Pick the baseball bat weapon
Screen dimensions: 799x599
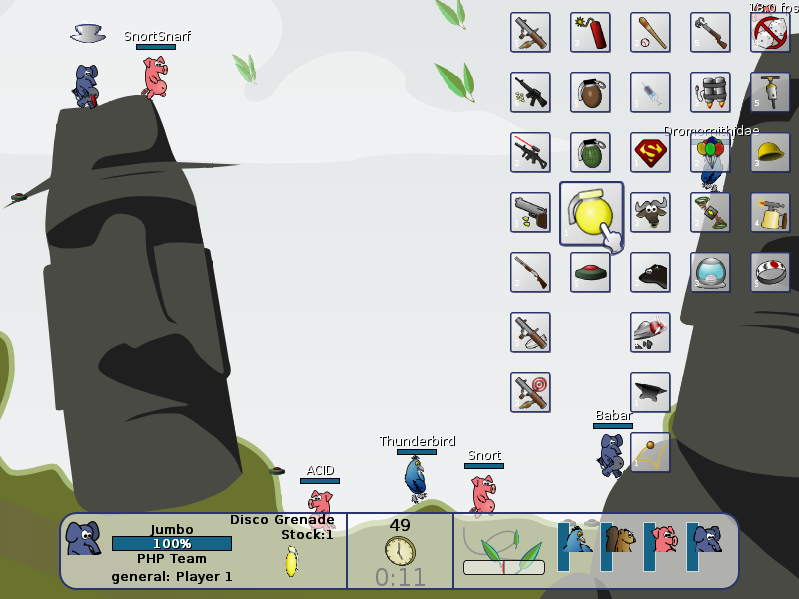click(x=650, y=32)
